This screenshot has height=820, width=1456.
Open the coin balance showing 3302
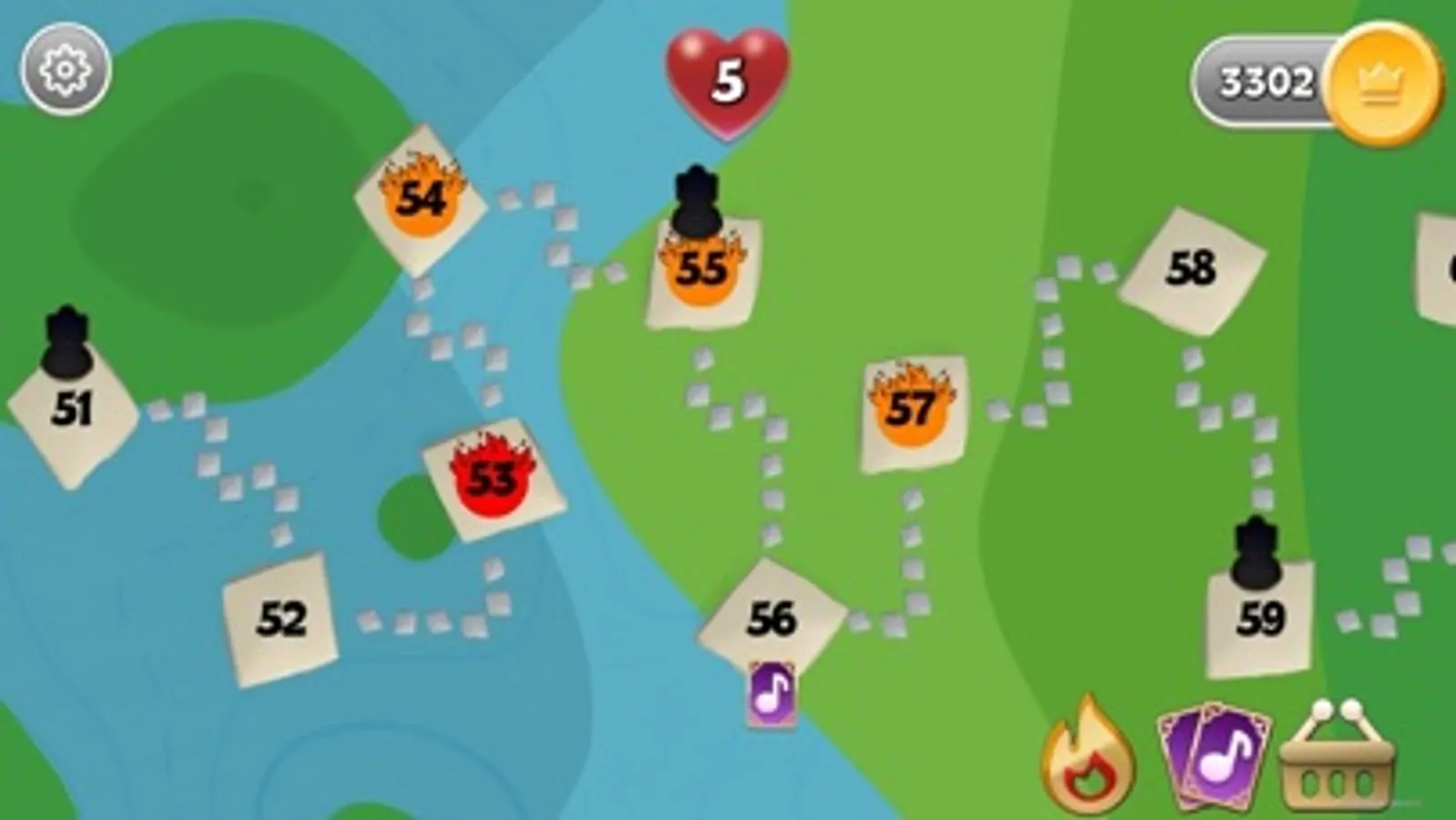coord(1269,79)
